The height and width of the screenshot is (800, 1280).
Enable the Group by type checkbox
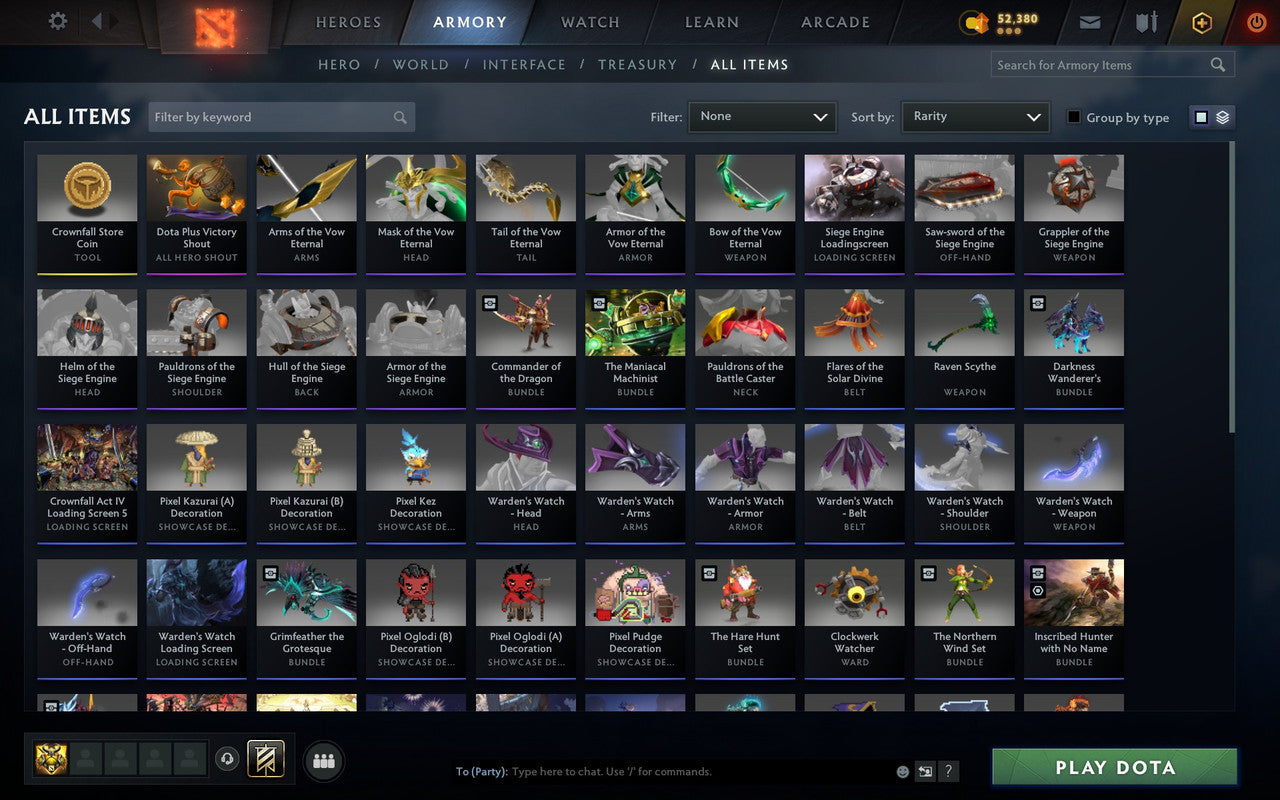click(x=1074, y=117)
